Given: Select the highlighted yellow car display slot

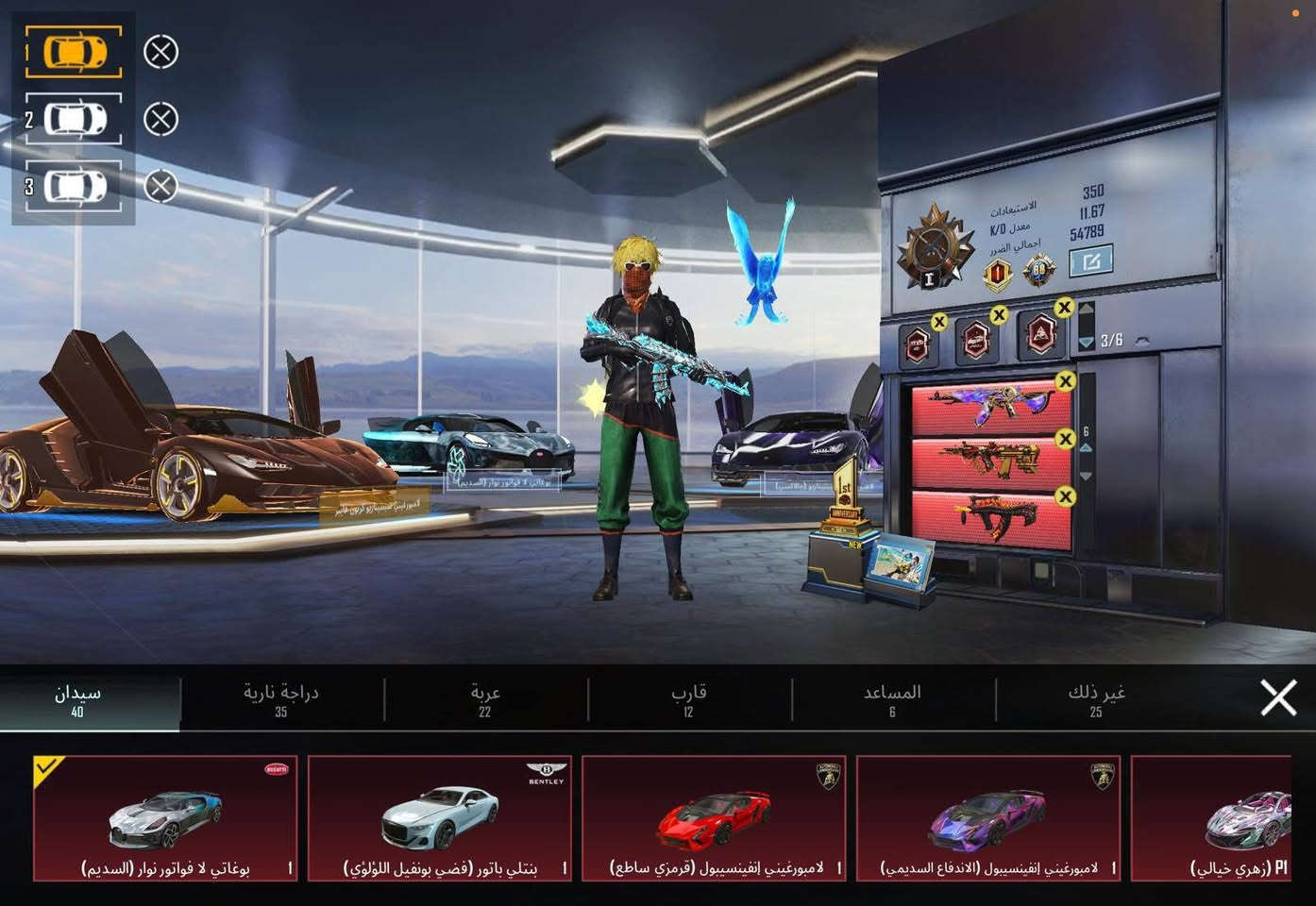Looking at the screenshot, I should [74, 51].
